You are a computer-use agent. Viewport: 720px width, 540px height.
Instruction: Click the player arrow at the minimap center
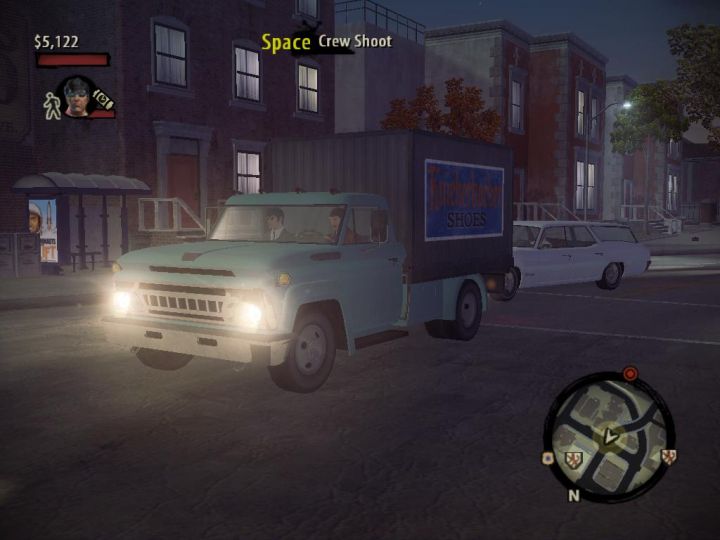pos(610,436)
